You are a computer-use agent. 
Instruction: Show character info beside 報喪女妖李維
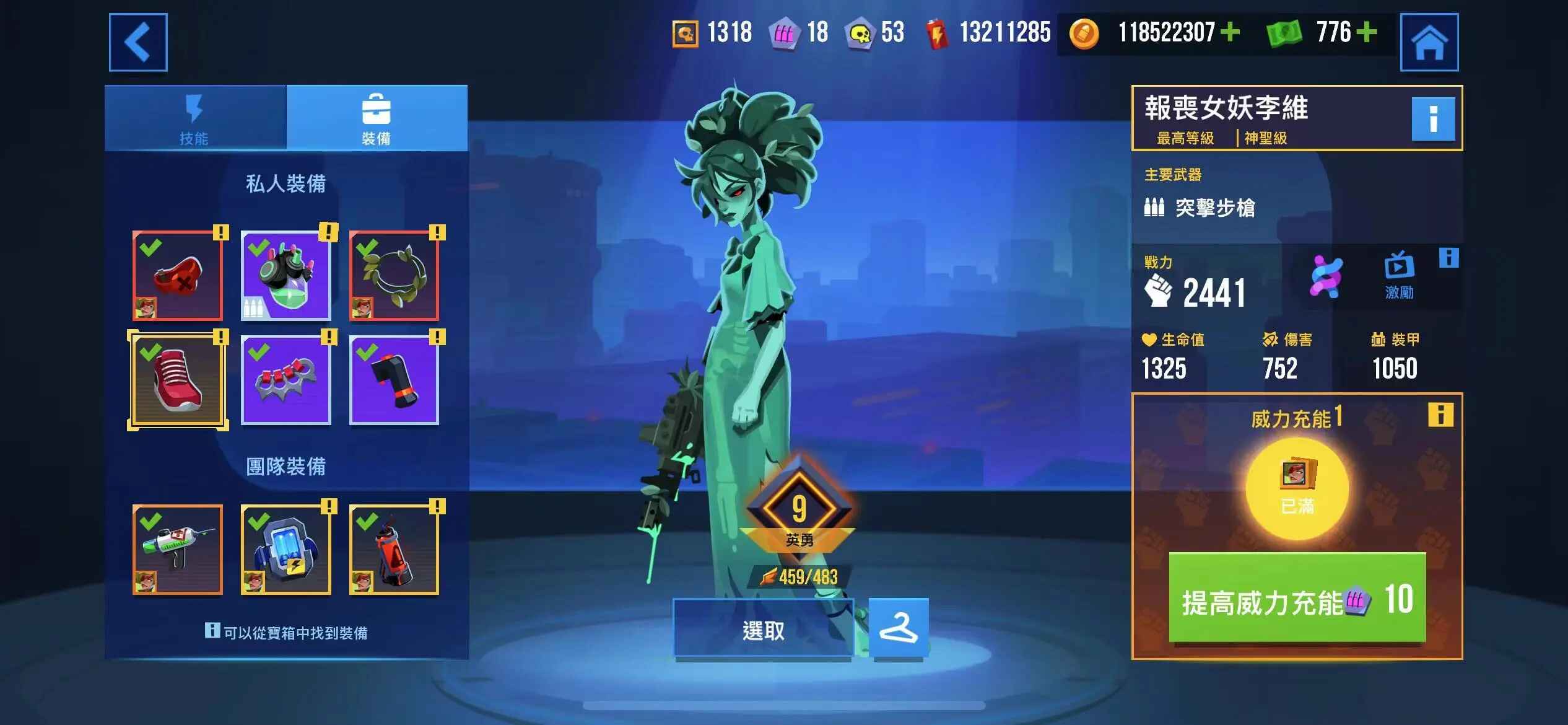coord(1432,118)
